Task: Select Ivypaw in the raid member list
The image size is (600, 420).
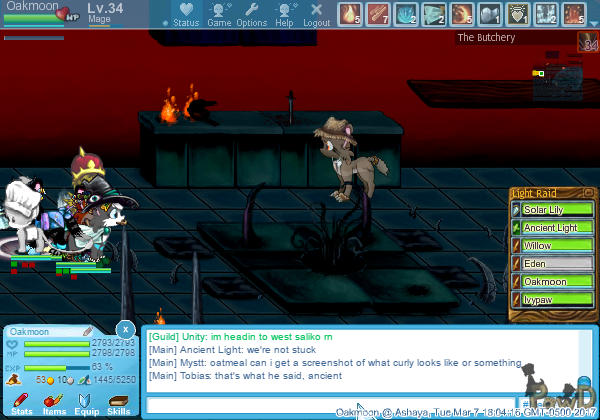Action: 551,300
